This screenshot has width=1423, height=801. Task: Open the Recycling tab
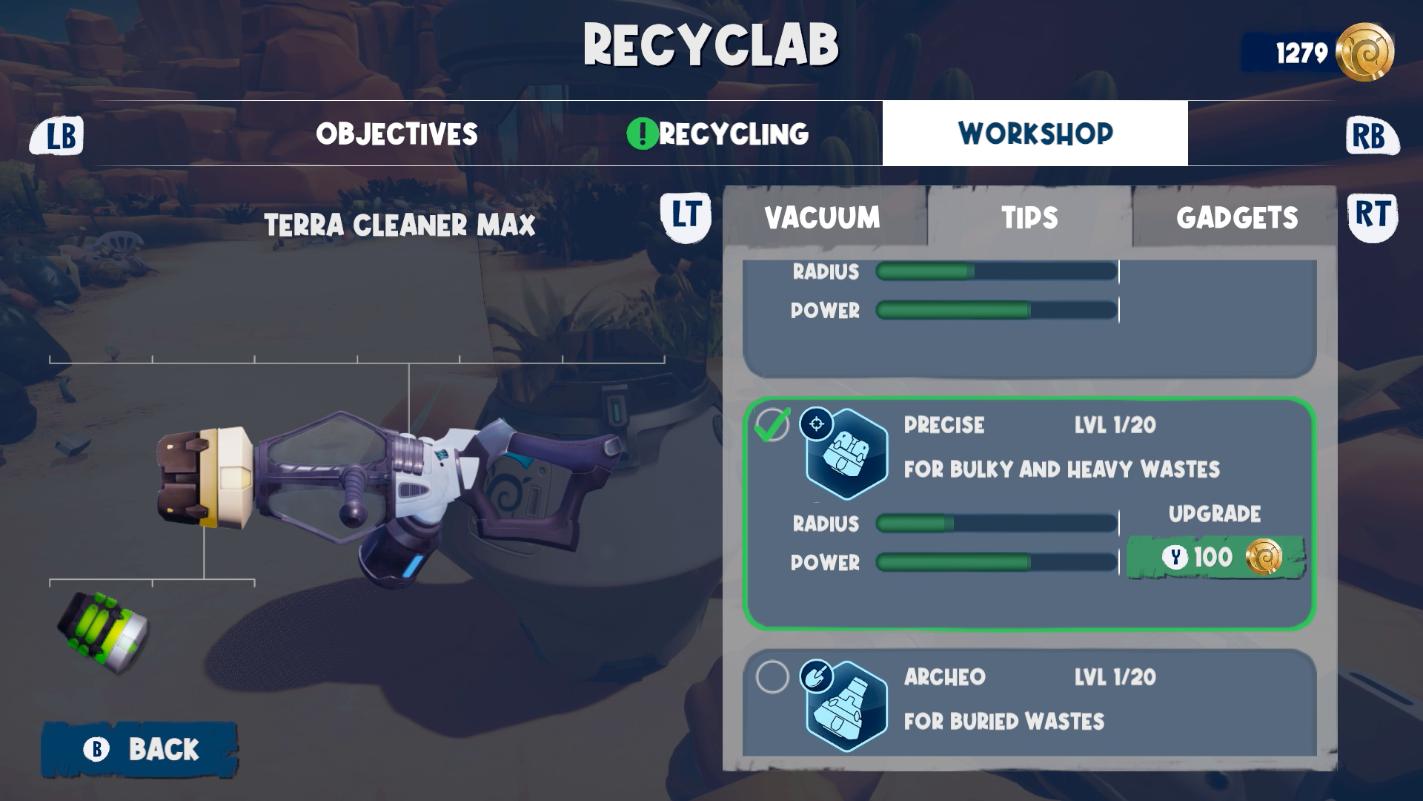(x=718, y=134)
